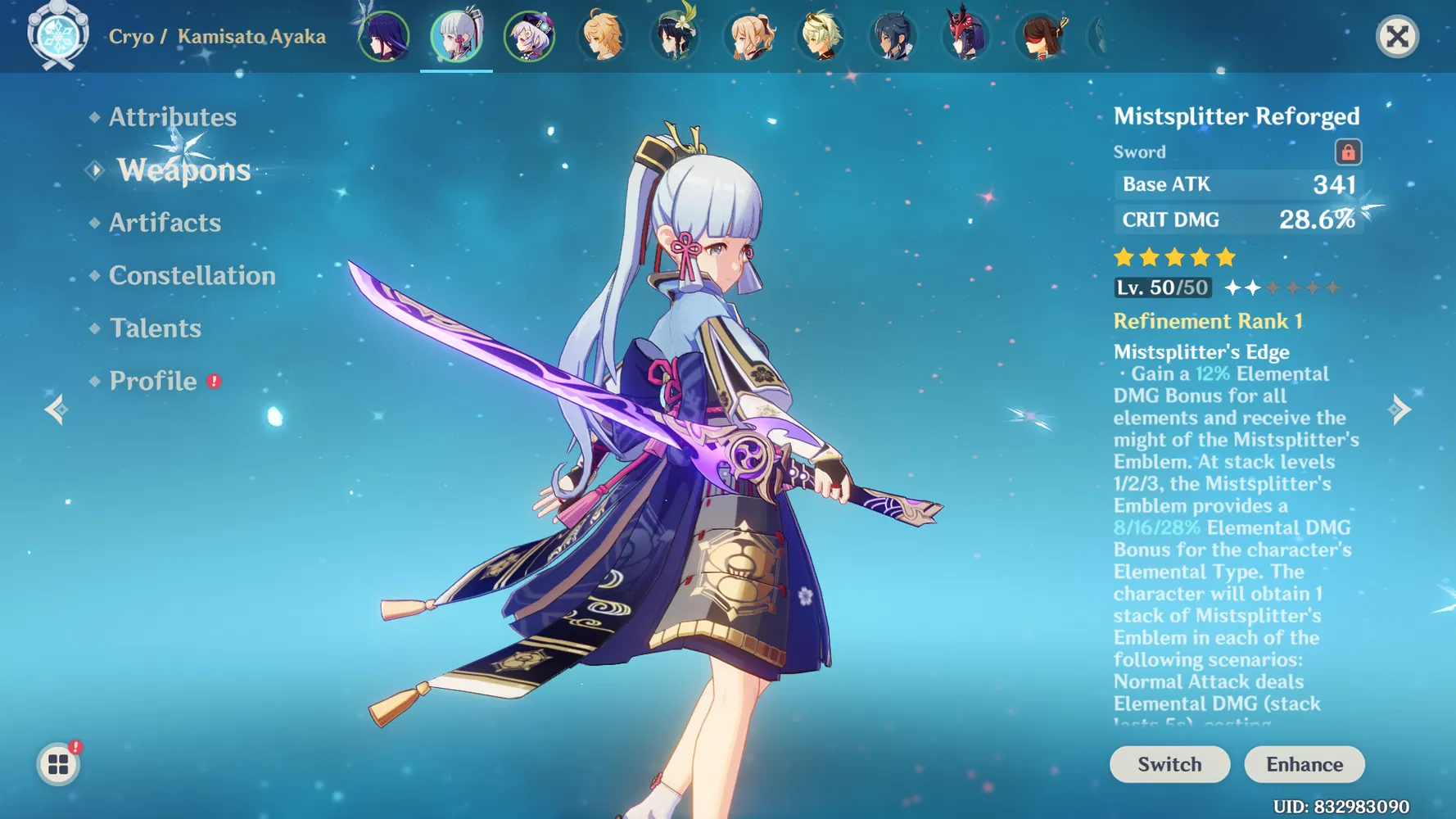Viewport: 1456px width, 819px height.
Task: Select Kamisato Ayaka's character portrait
Action: 456,36
